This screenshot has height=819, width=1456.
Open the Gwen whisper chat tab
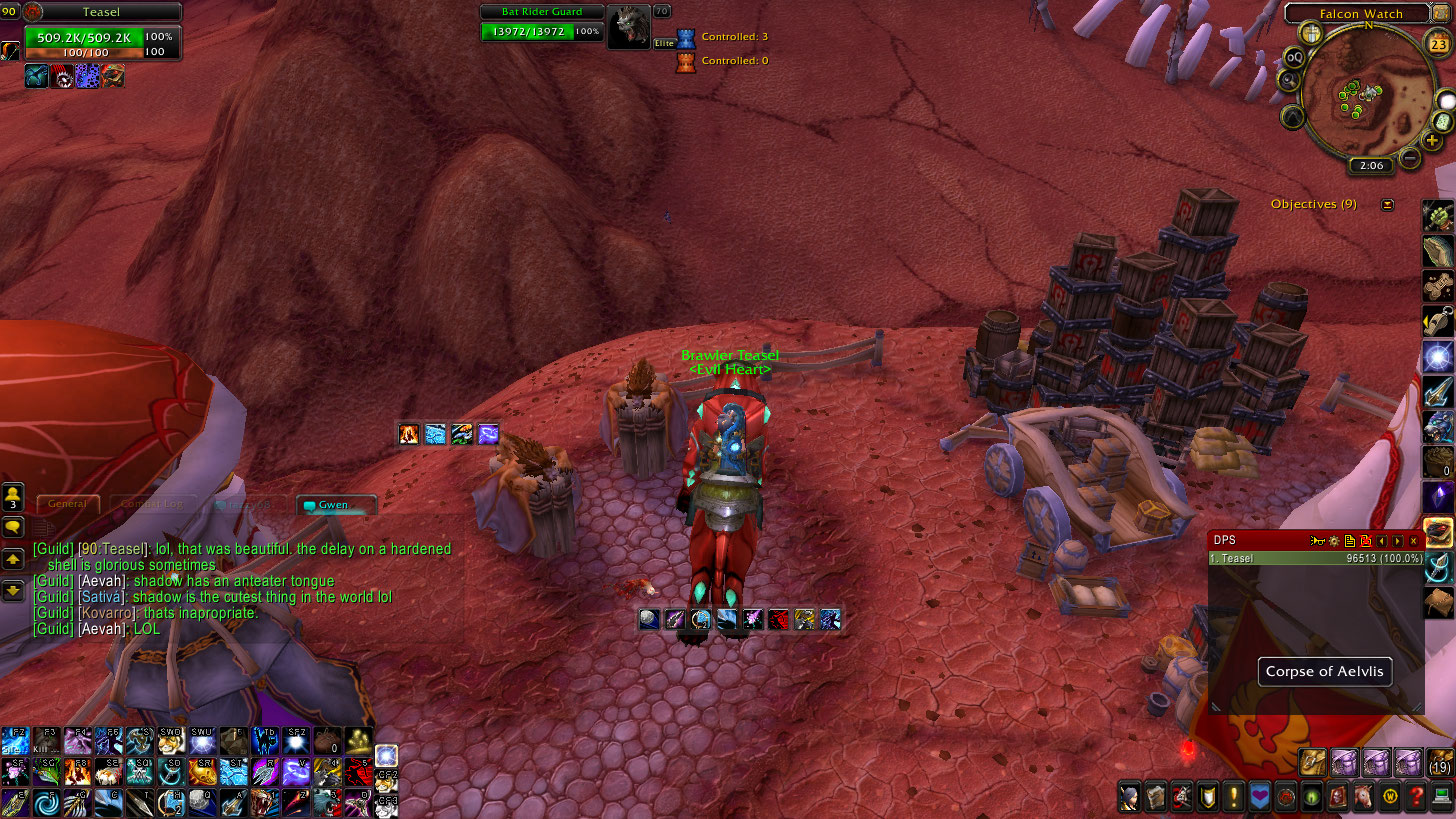click(x=335, y=505)
